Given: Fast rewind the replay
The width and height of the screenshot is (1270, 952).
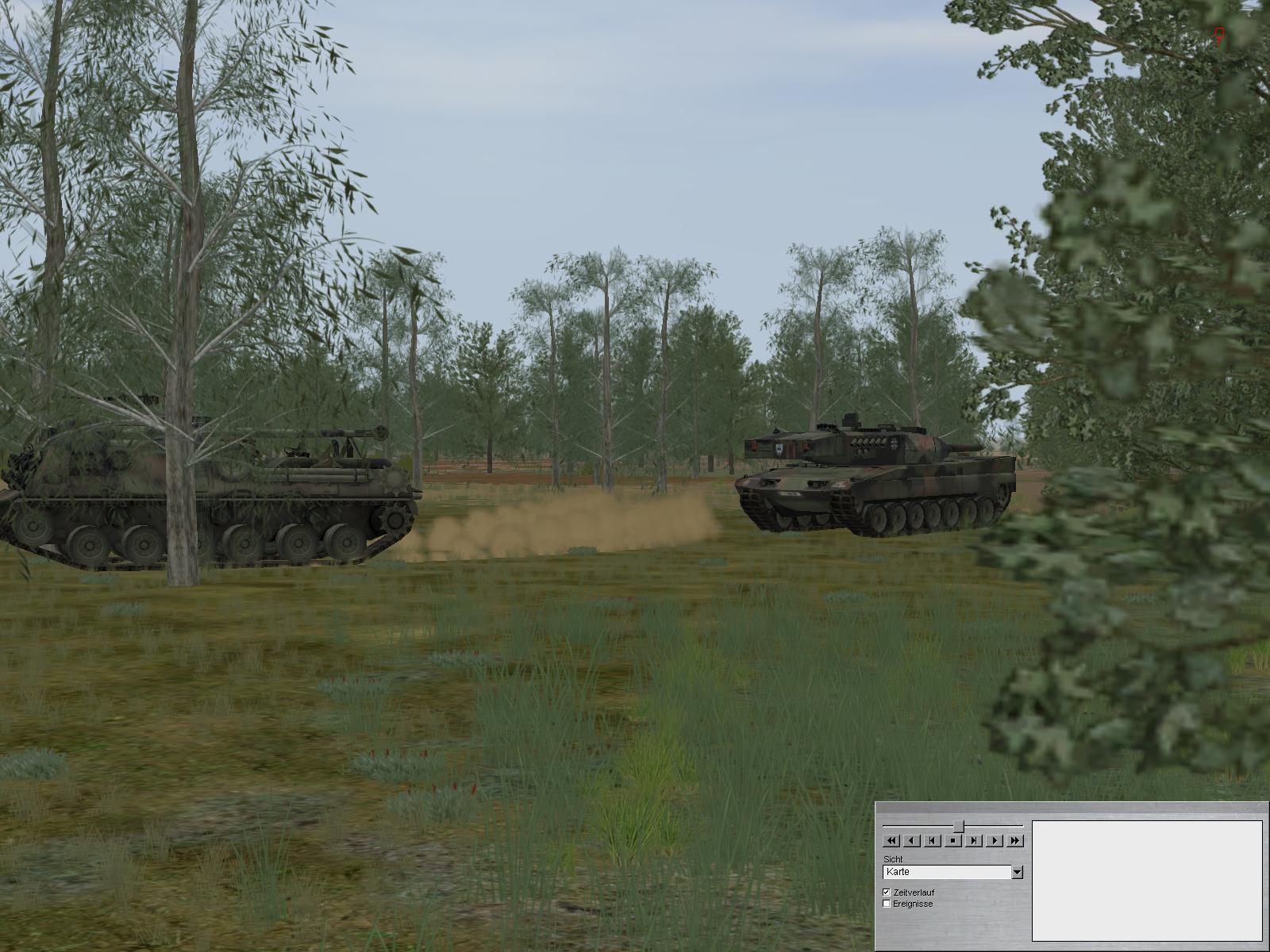Looking at the screenshot, I should pos(891,841).
